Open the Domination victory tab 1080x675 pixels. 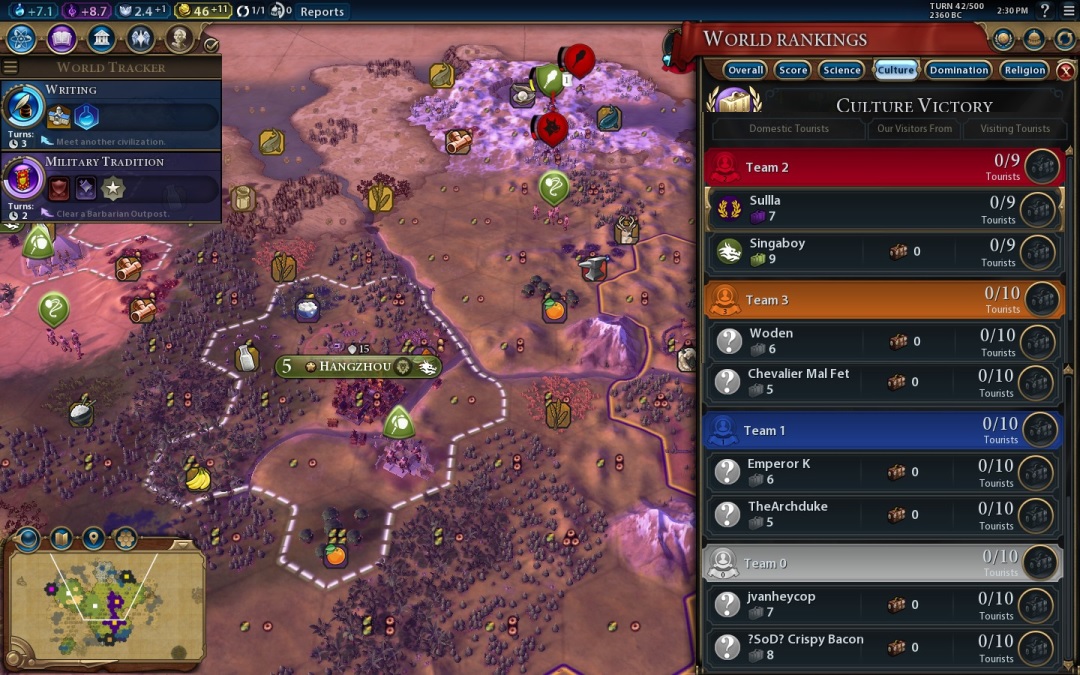pyautogui.click(x=958, y=70)
